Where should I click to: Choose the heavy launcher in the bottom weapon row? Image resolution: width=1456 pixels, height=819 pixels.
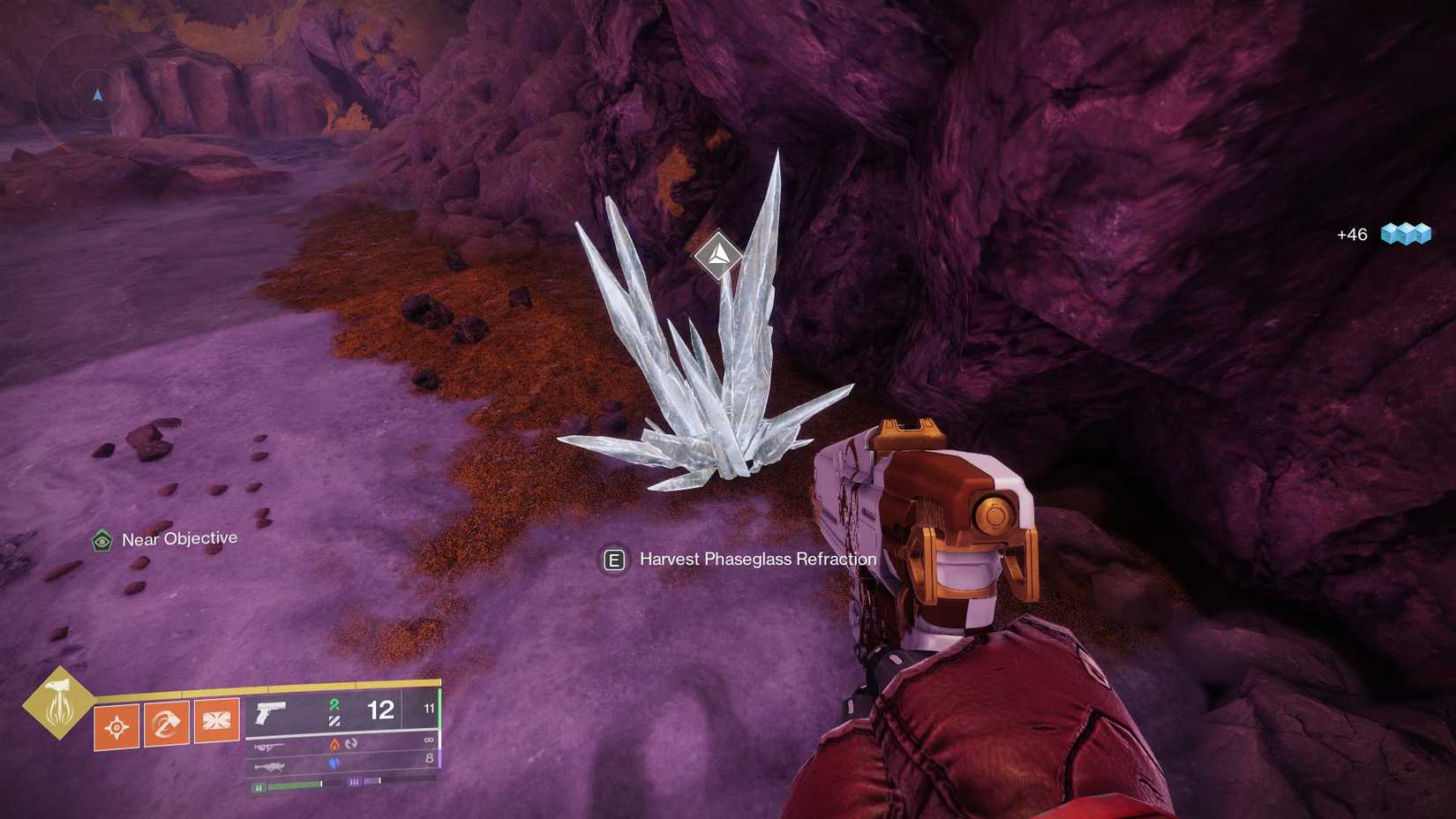269,767
